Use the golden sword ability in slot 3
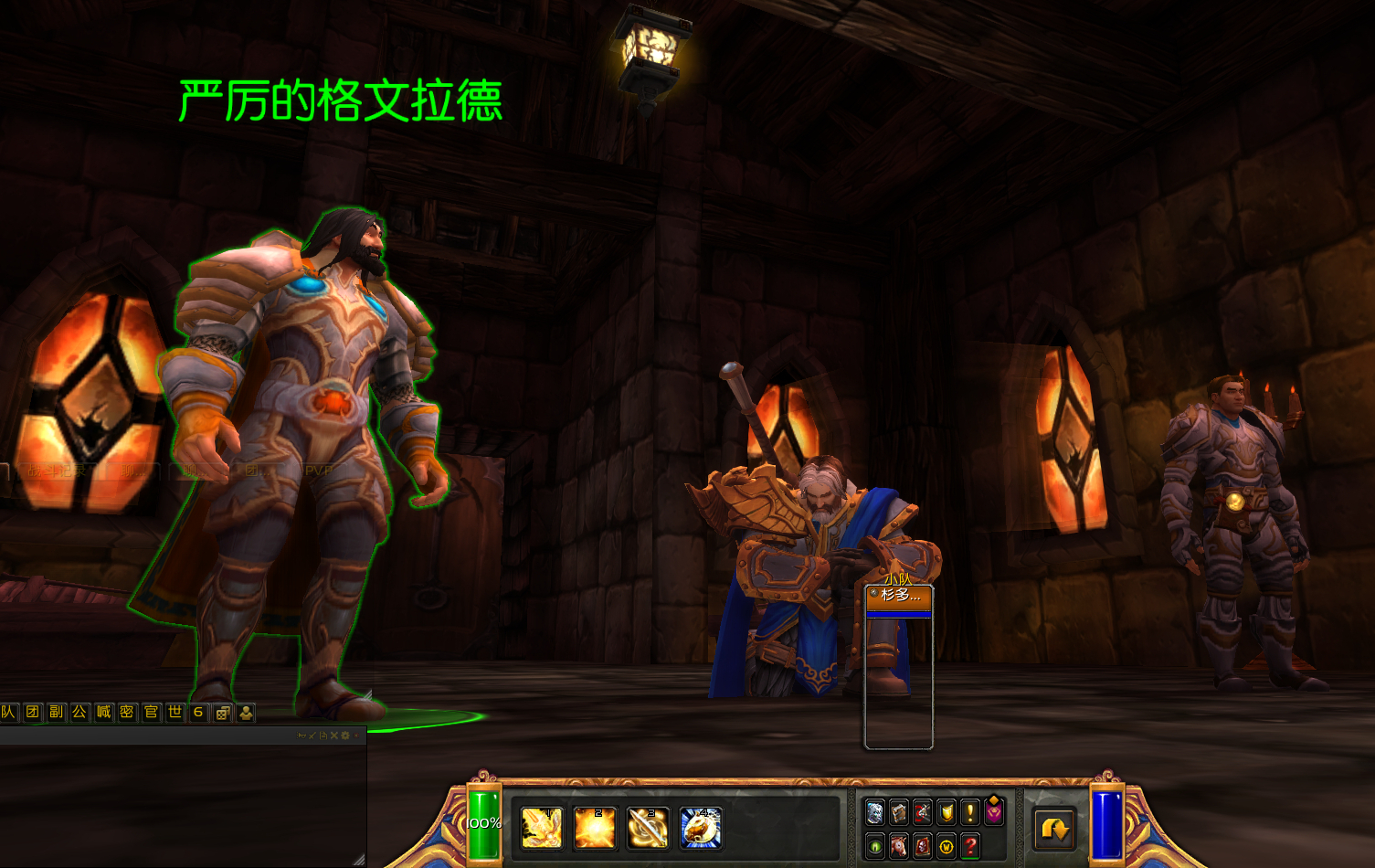The height and width of the screenshot is (868, 1375). [x=648, y=828]
